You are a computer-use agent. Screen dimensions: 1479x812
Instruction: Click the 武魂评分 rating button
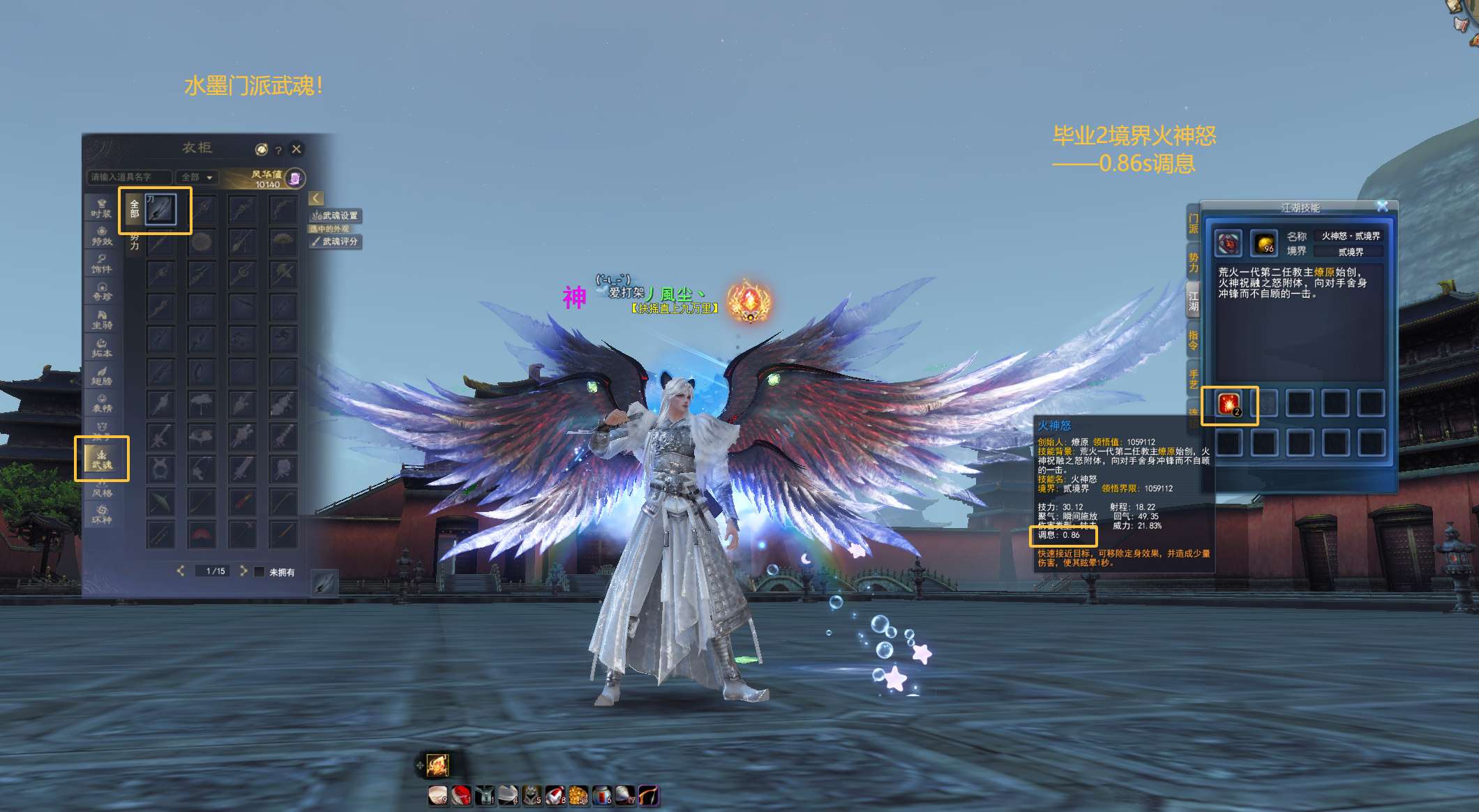(x=336, y=241)
